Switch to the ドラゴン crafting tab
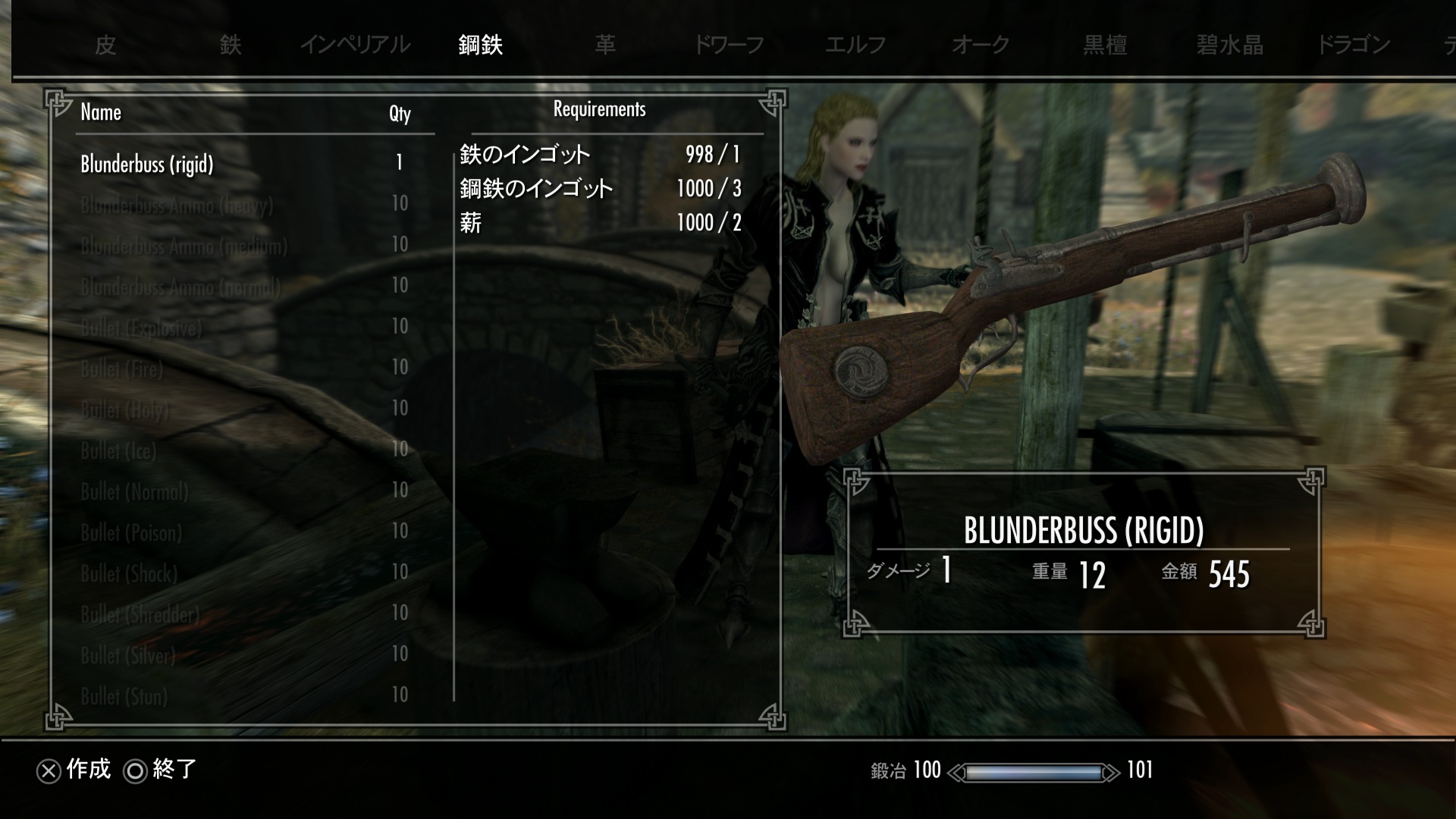 pyautogui.click(x=1354, y=45)
